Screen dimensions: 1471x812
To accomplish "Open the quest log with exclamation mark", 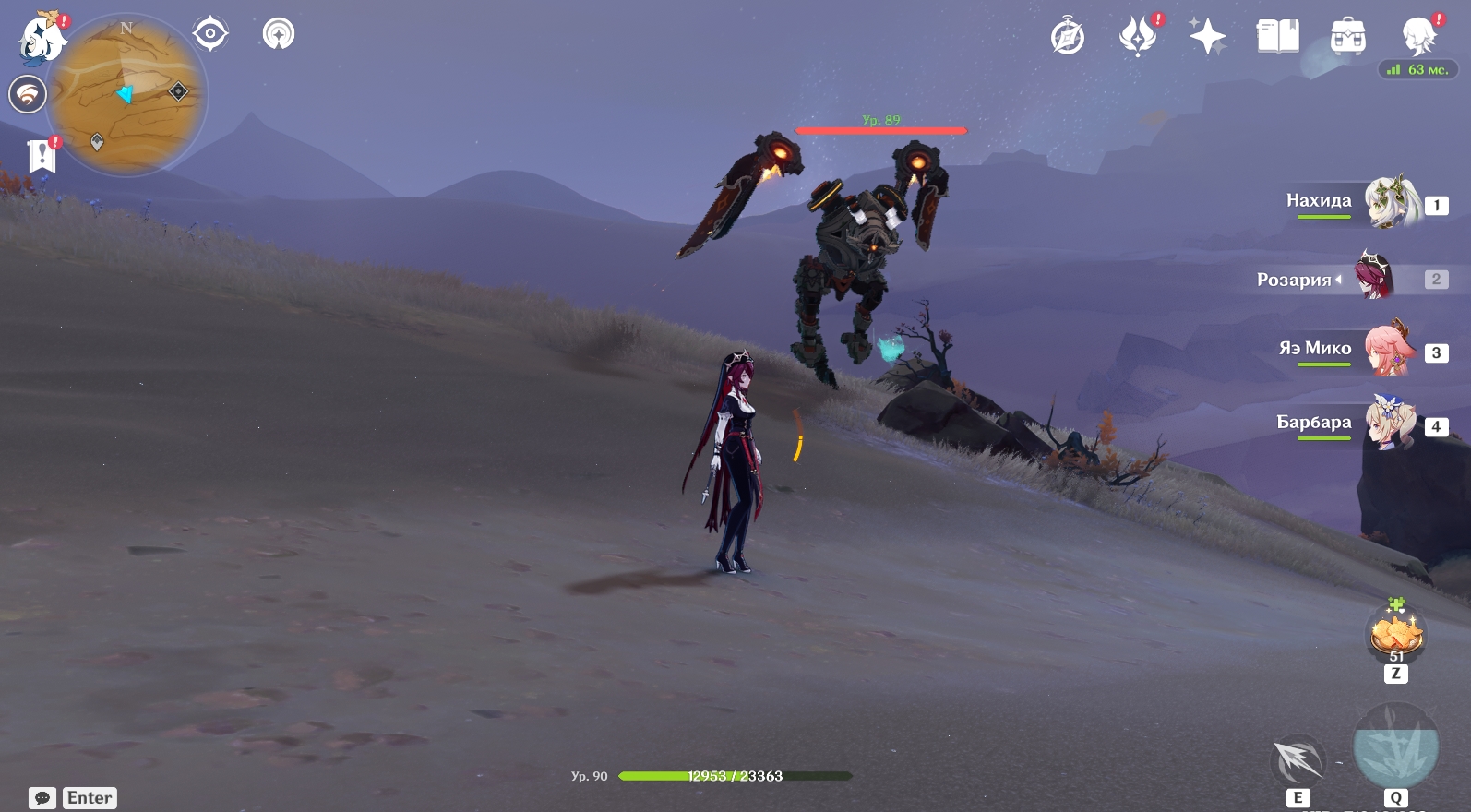I will (x=42, y=156).
